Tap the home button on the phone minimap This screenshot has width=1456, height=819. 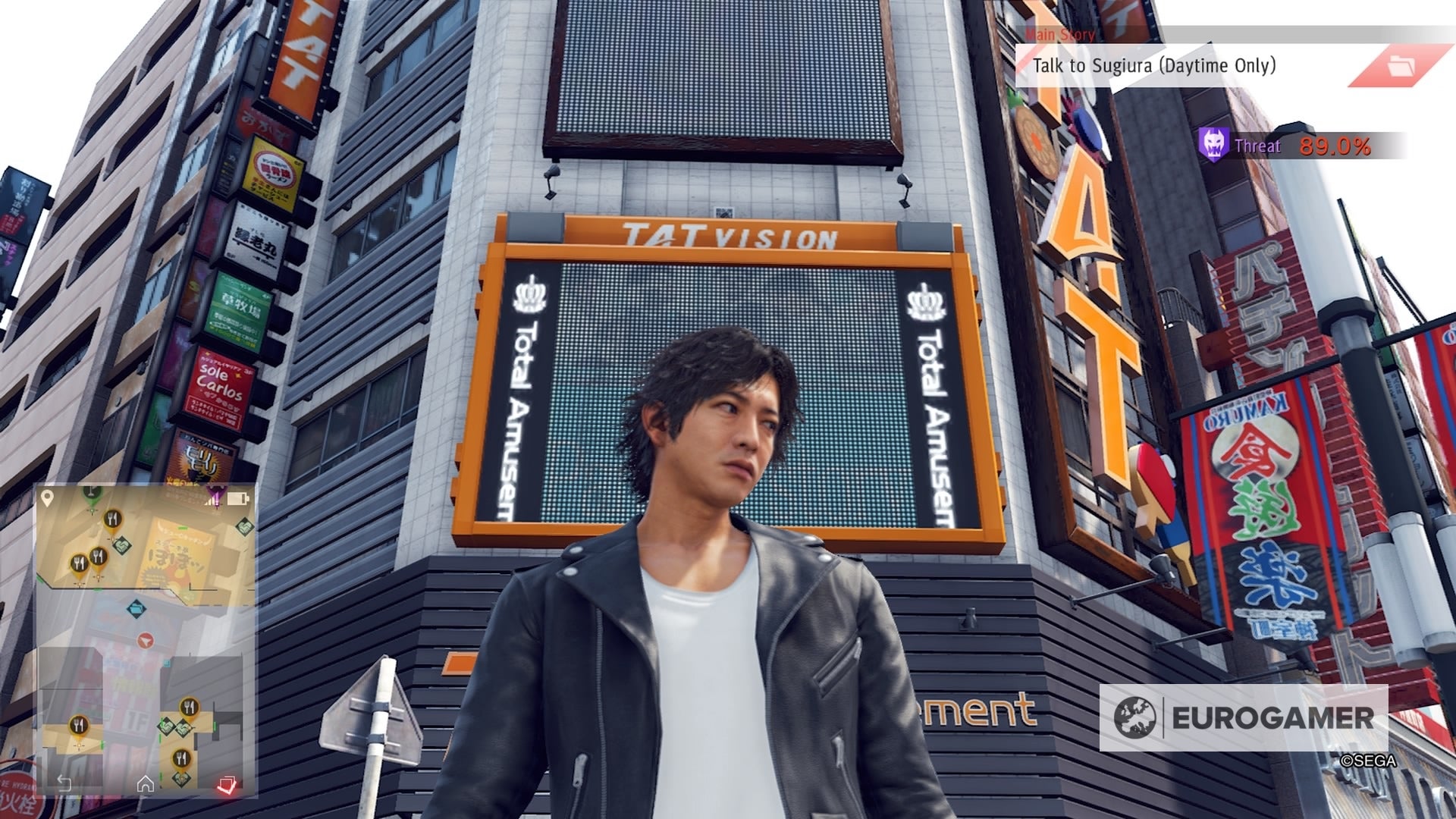coord(146,784)
